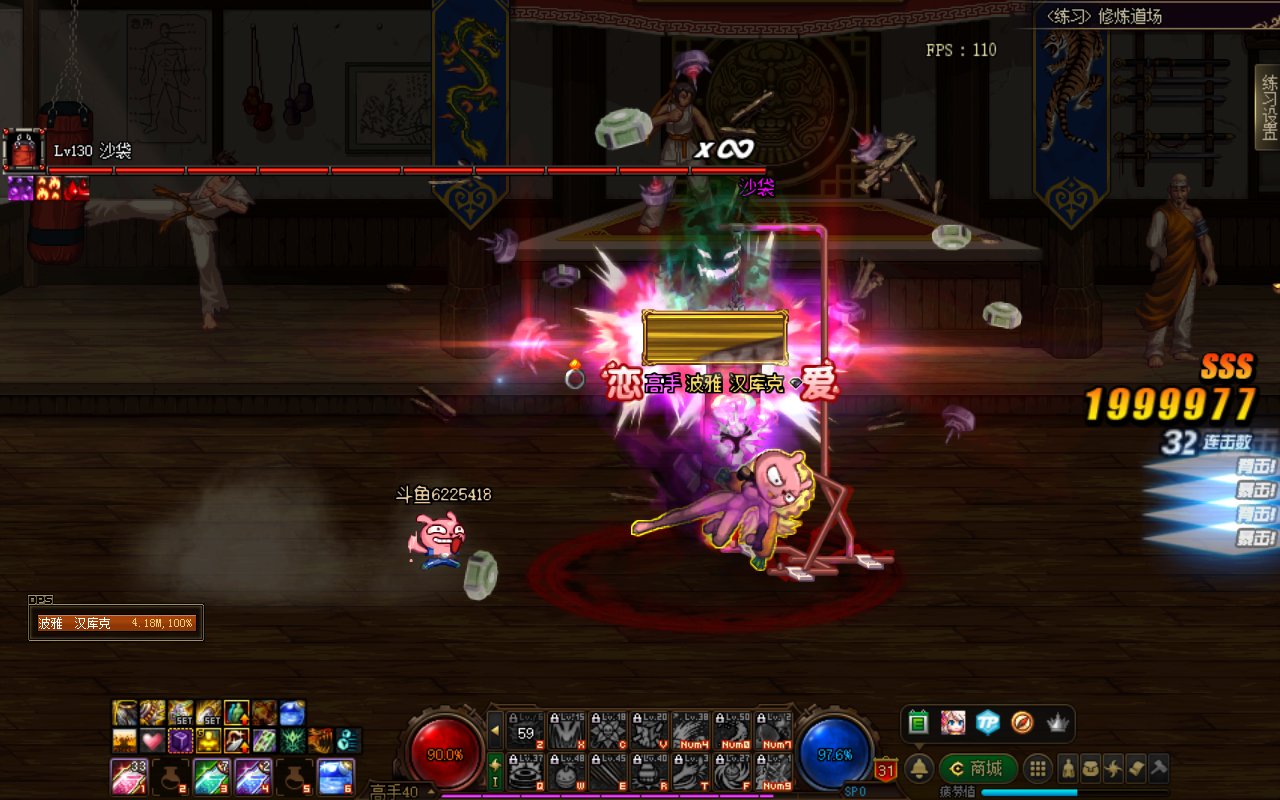The image size is (1280, 800).
Task: Use the blue item in slot 6
Action: click(336, 776)
